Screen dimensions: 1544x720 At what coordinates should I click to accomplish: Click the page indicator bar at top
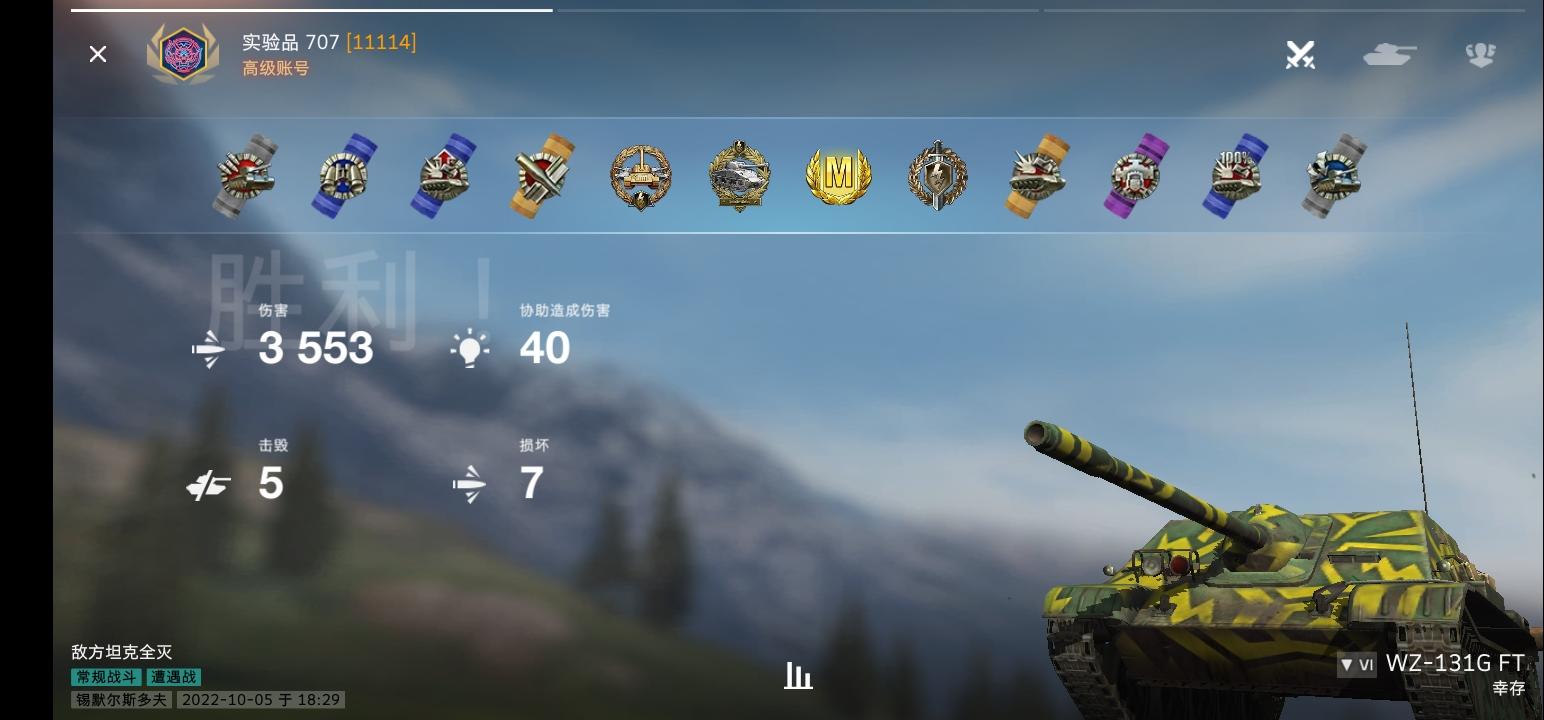[x=310, y=10]
